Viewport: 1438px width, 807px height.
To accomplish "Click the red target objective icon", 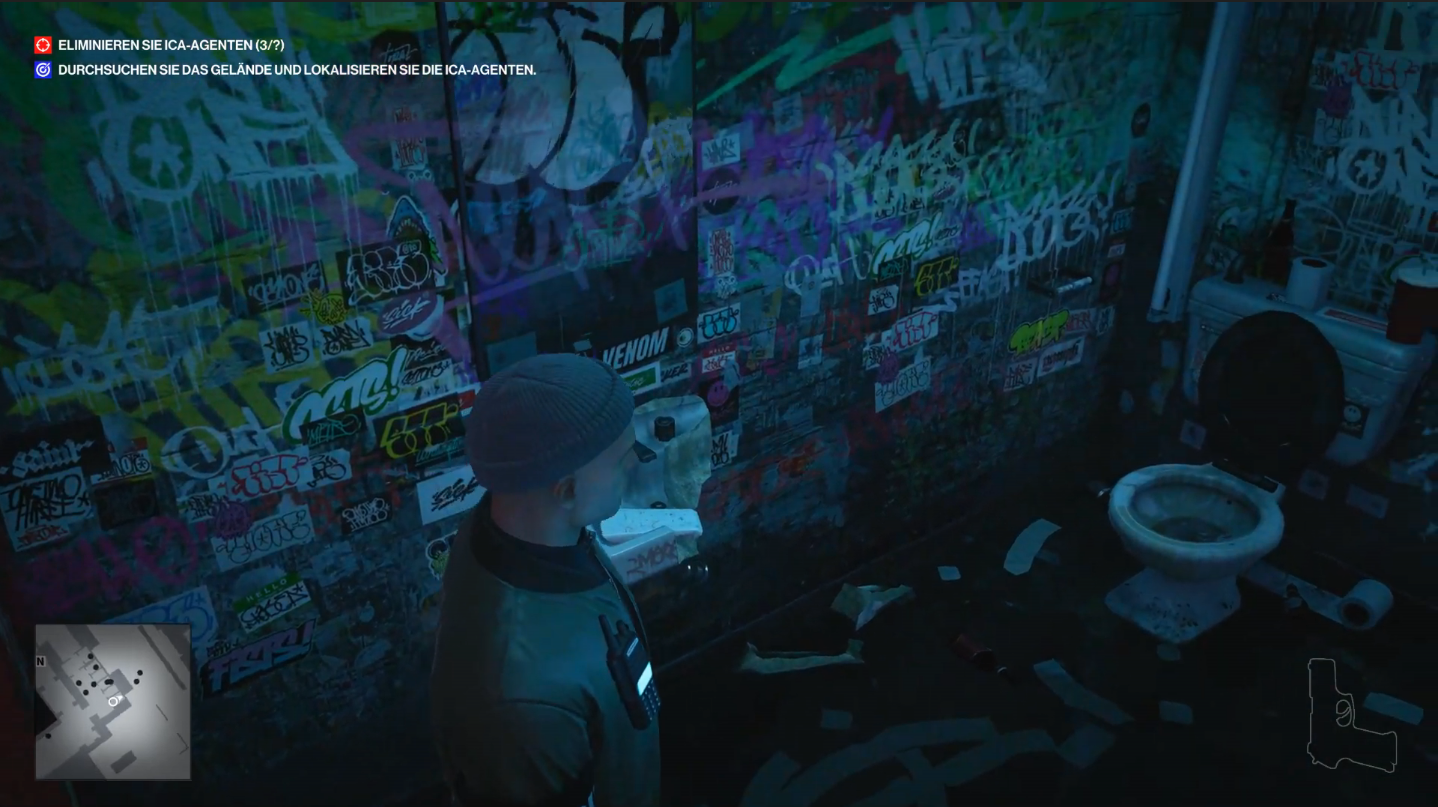I will click(43, 45).
